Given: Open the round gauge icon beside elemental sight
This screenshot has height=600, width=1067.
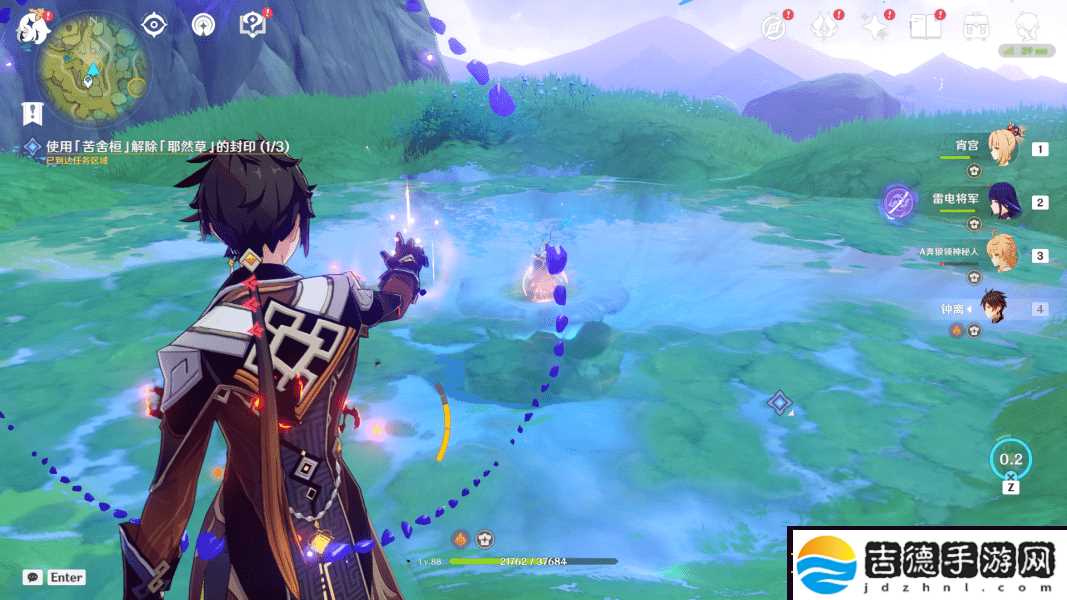Looking at the screenshot, I should point(203,25).
